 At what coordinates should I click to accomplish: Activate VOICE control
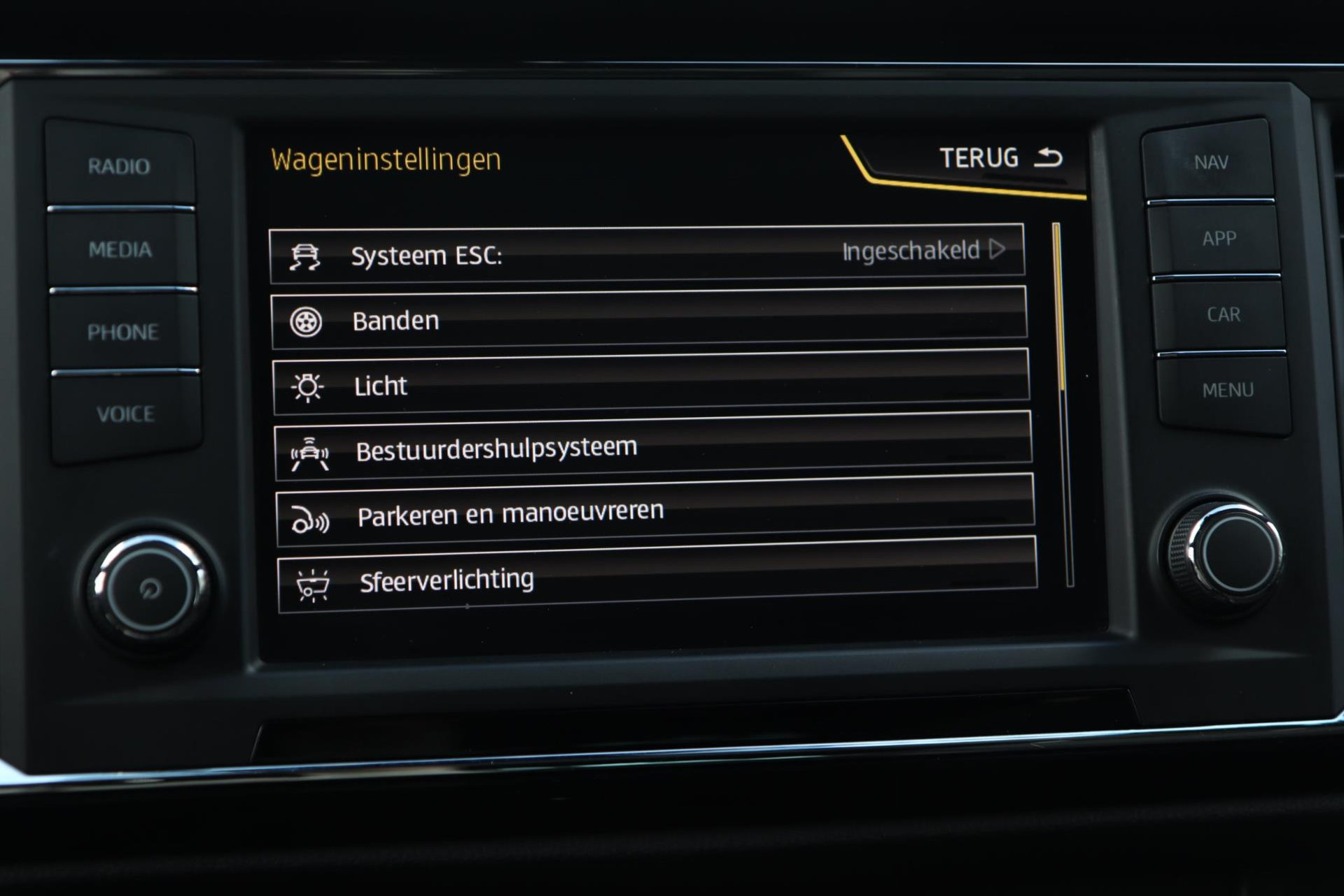126,414
